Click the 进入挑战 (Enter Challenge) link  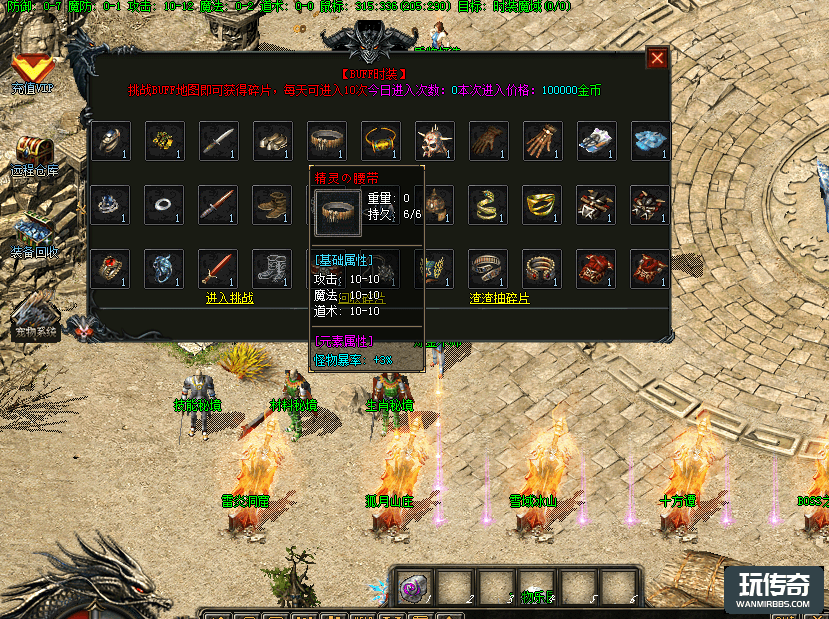click(230, 298)
